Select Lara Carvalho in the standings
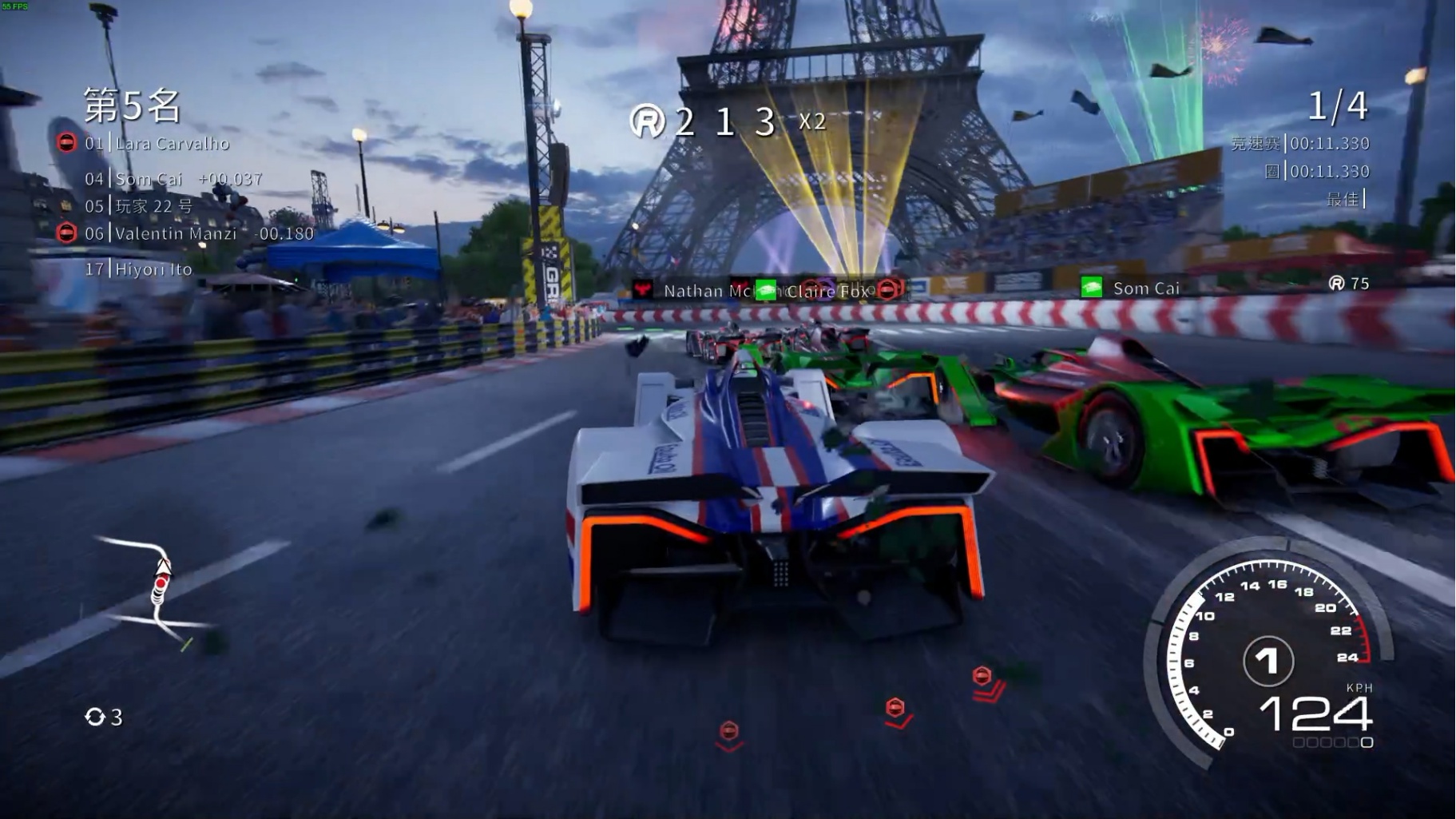 (172, 144)
